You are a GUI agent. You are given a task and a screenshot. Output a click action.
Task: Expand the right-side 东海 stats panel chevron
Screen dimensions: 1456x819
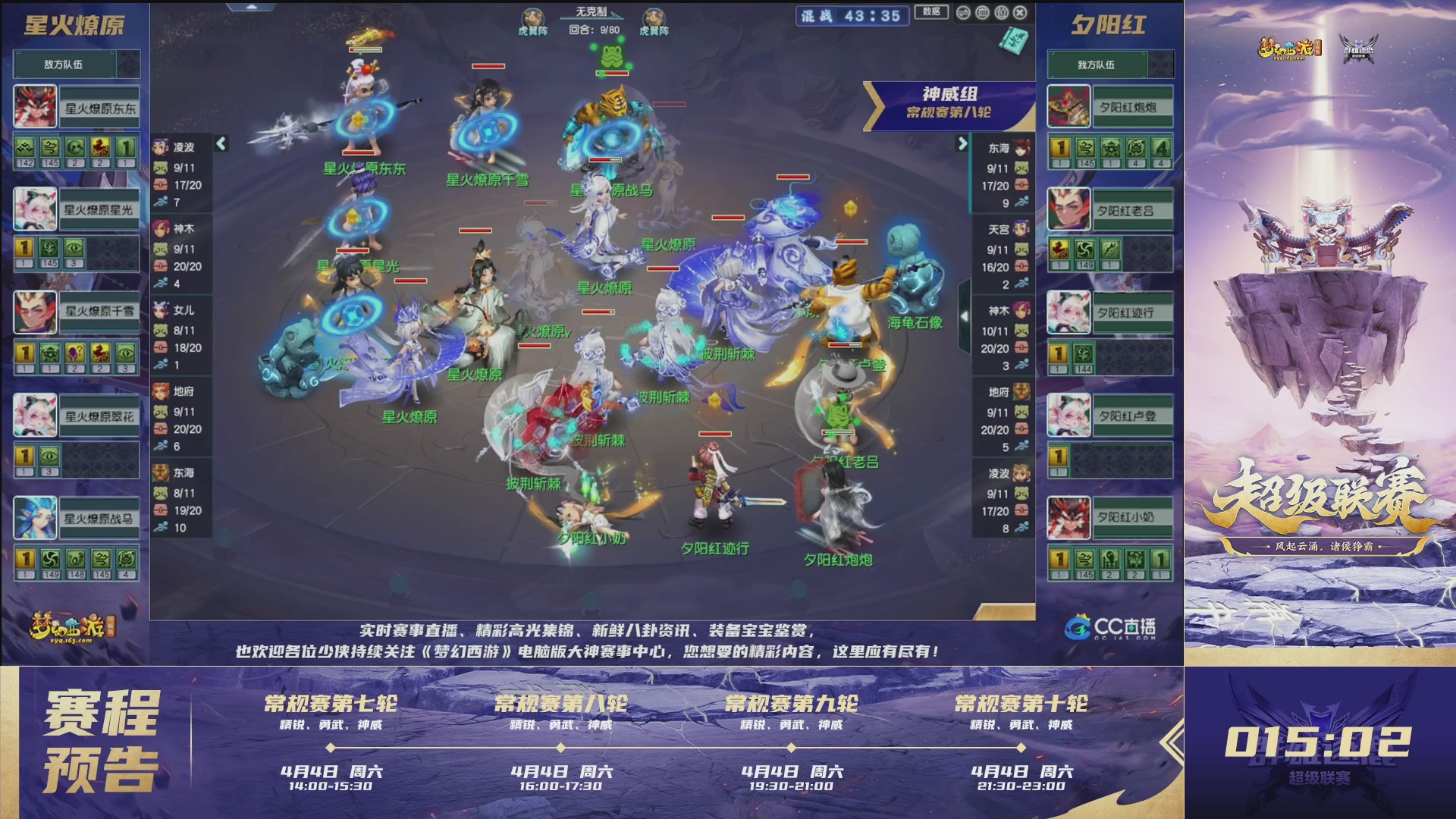[x=965, y=142]
